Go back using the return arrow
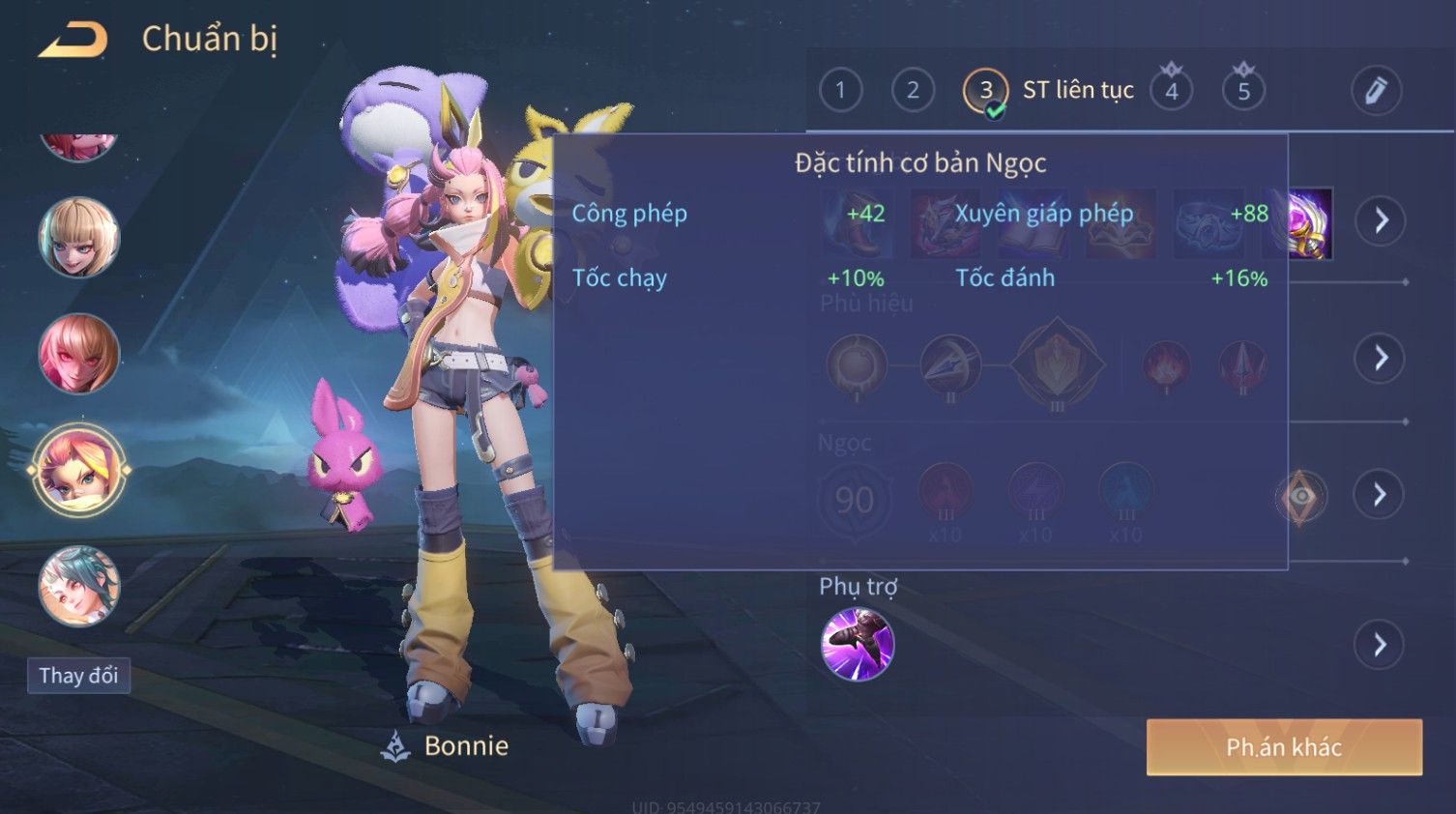 pos(73,40)
